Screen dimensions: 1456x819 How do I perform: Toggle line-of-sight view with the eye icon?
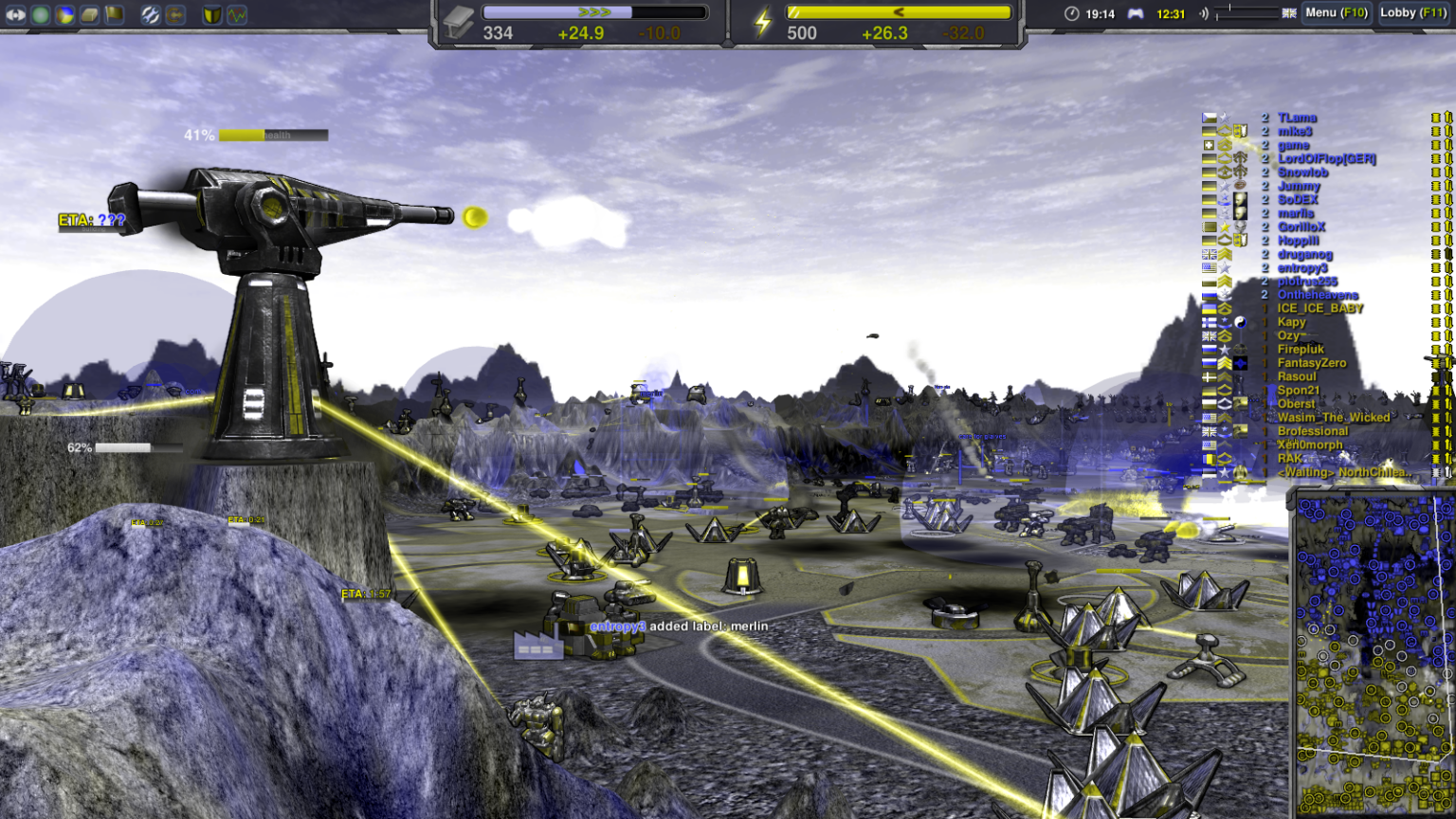click(15, 13)
